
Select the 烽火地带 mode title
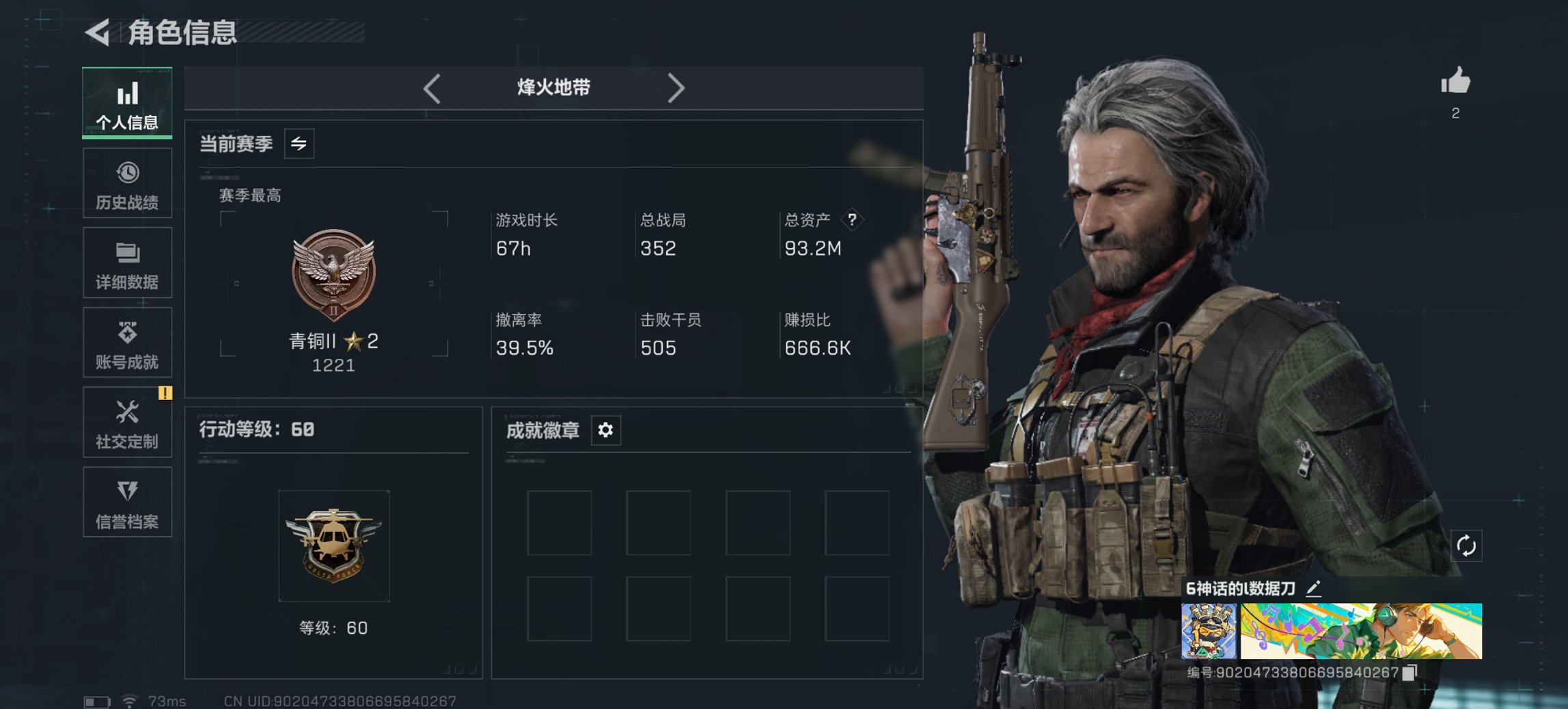click(x=553, y=88)
